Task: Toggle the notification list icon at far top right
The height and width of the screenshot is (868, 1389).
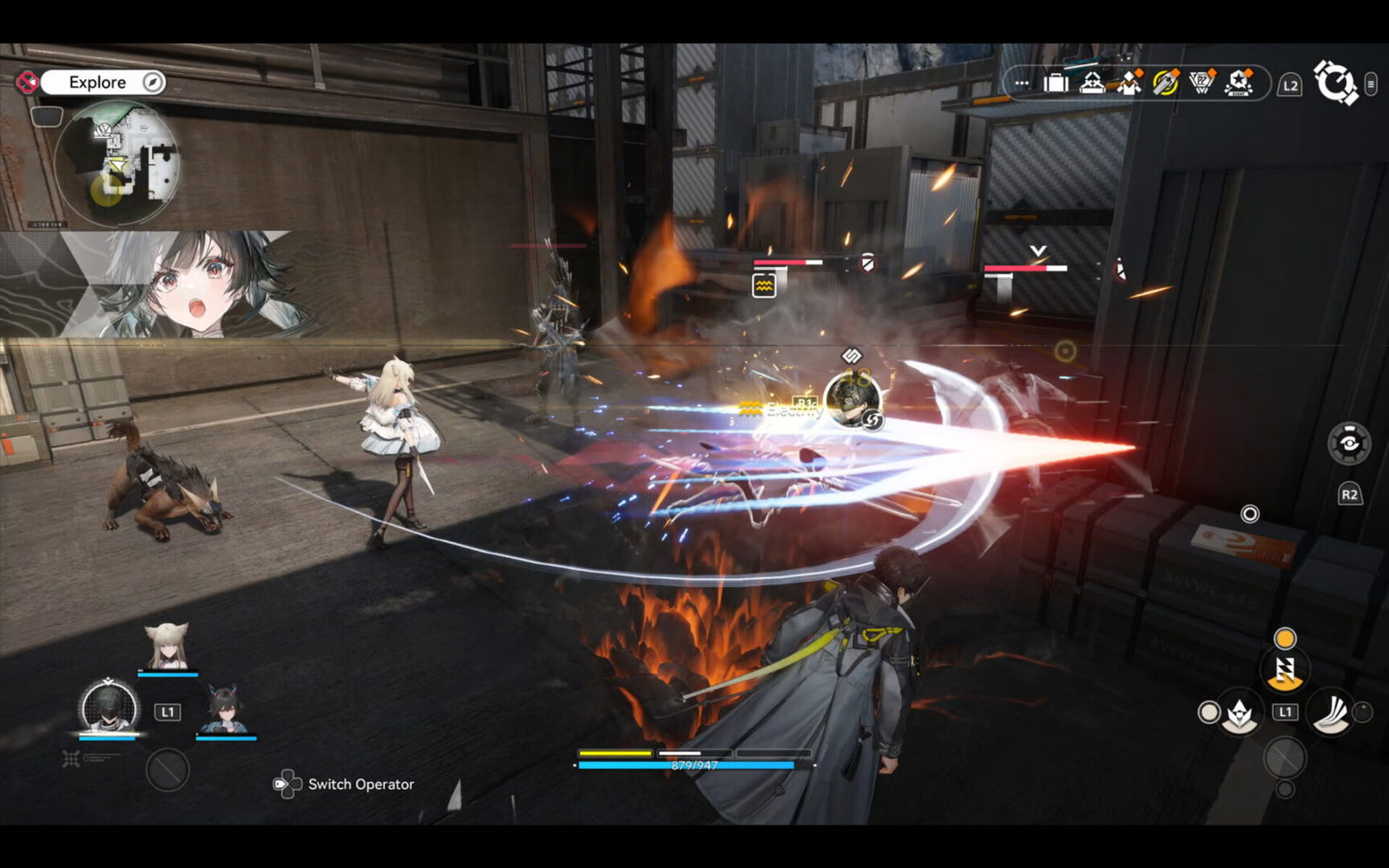Action: (x=1372, y=83)
